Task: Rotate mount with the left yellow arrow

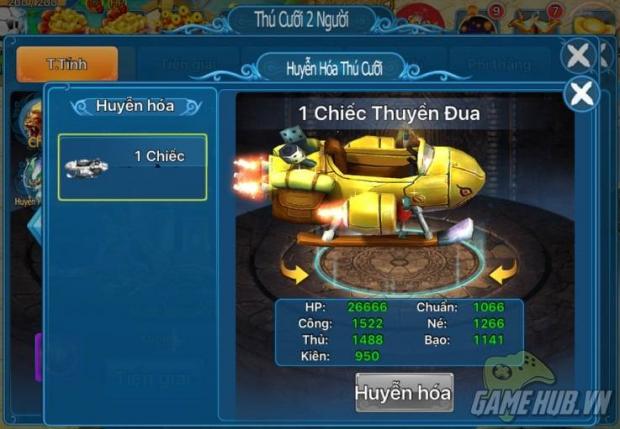Action: 294,270
